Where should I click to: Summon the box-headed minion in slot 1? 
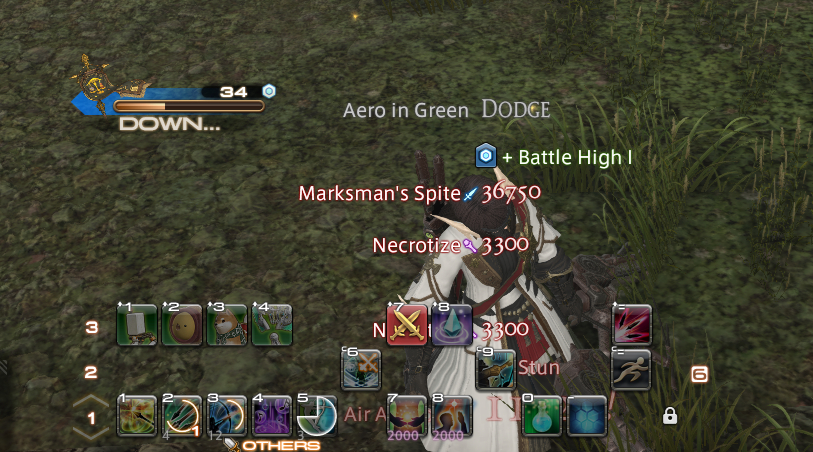point(136,326)
